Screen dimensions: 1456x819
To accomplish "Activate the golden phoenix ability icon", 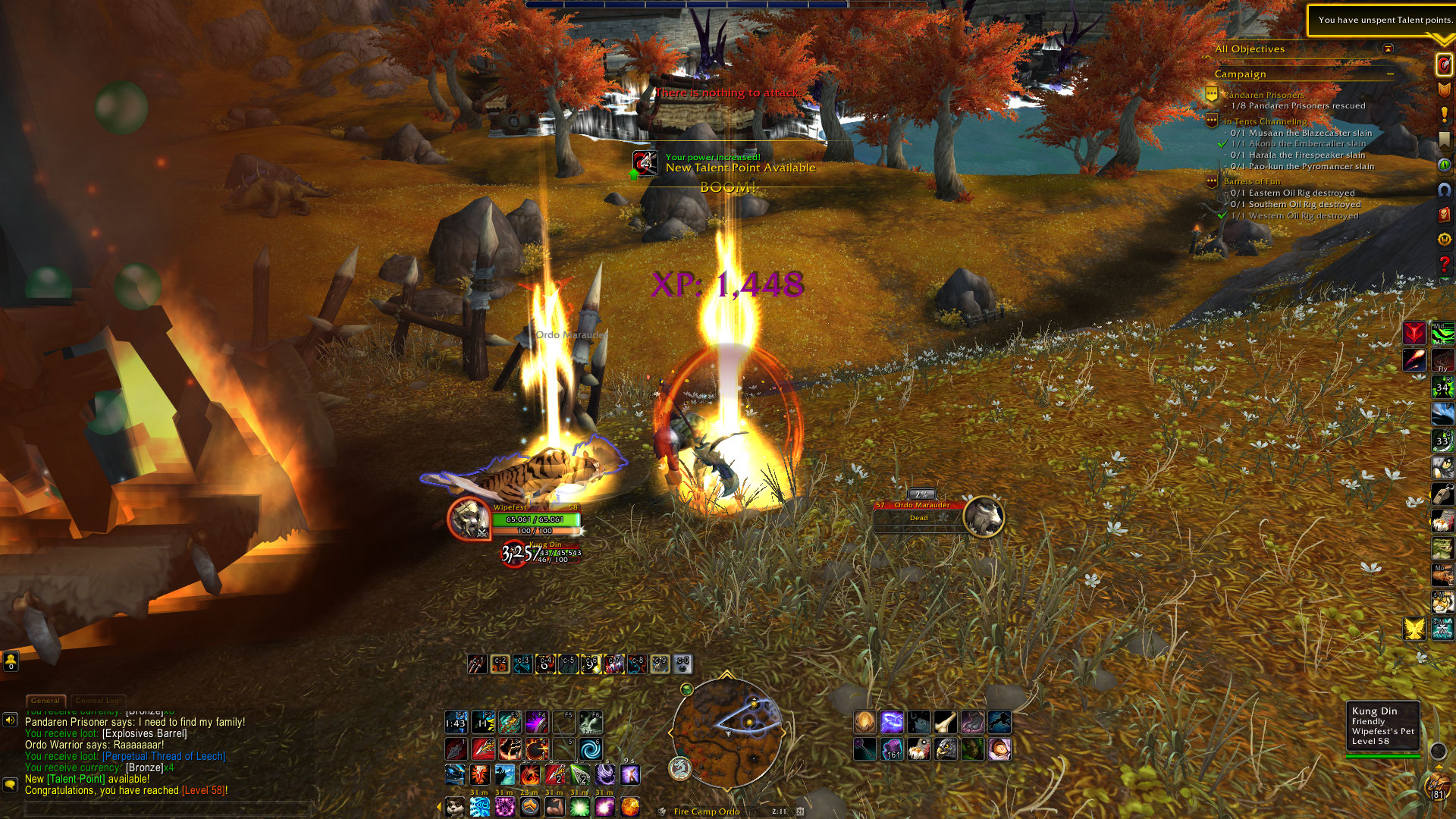I will coord(1414,629).
